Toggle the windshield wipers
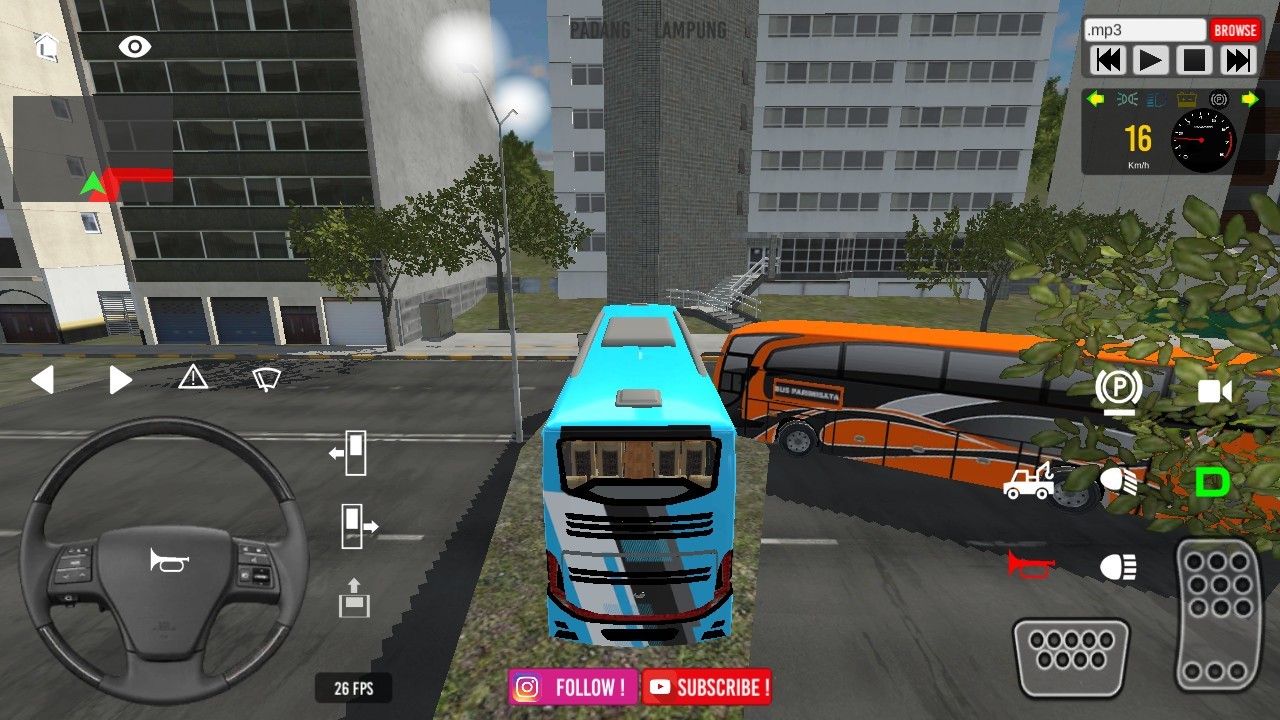1280x720 pixels. [x=266, y=379]
